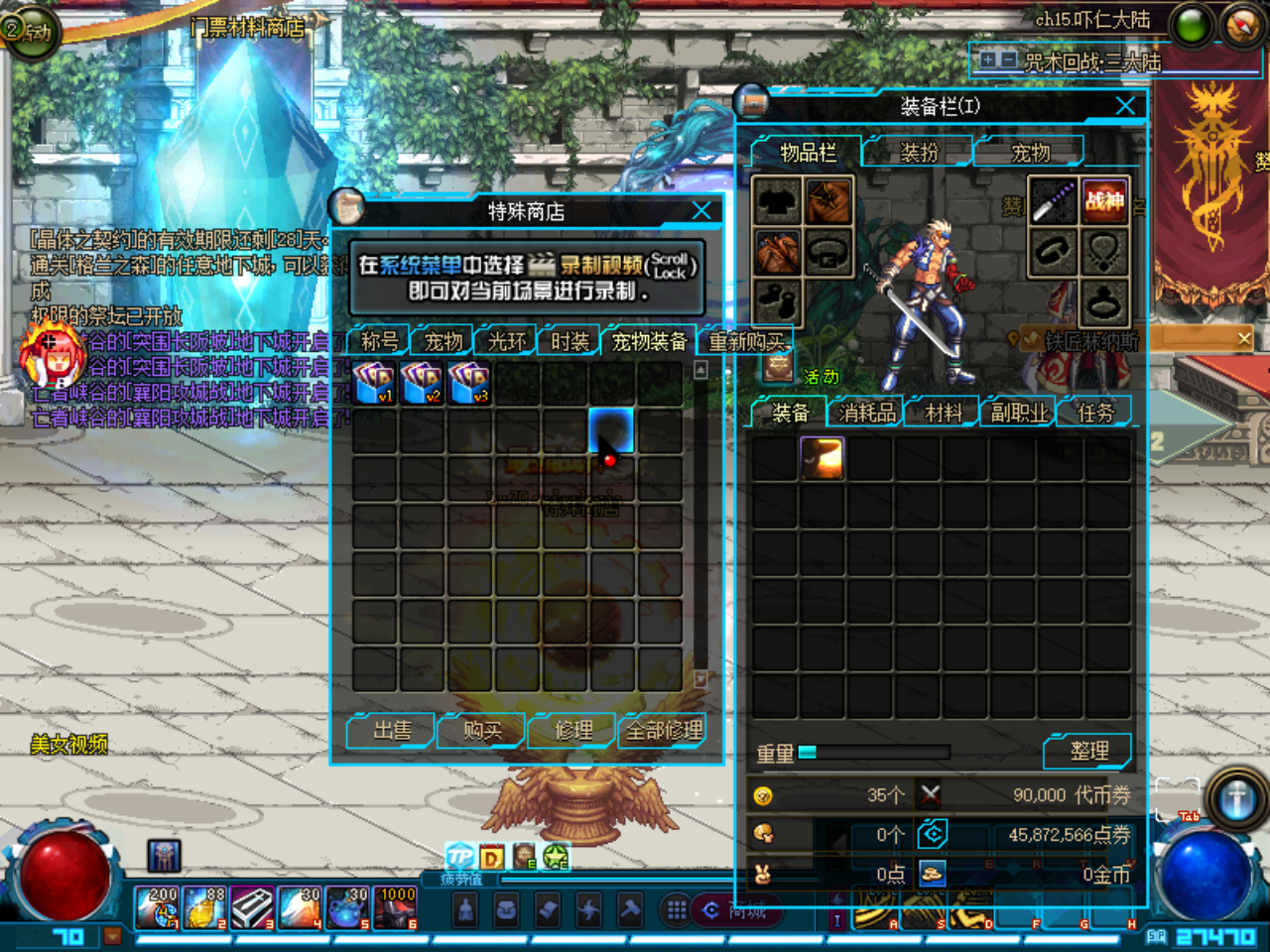This screenshot has width=1270, height=952.
Task: Open the grid menu icon on the skill bar
Action: (676, 907)
